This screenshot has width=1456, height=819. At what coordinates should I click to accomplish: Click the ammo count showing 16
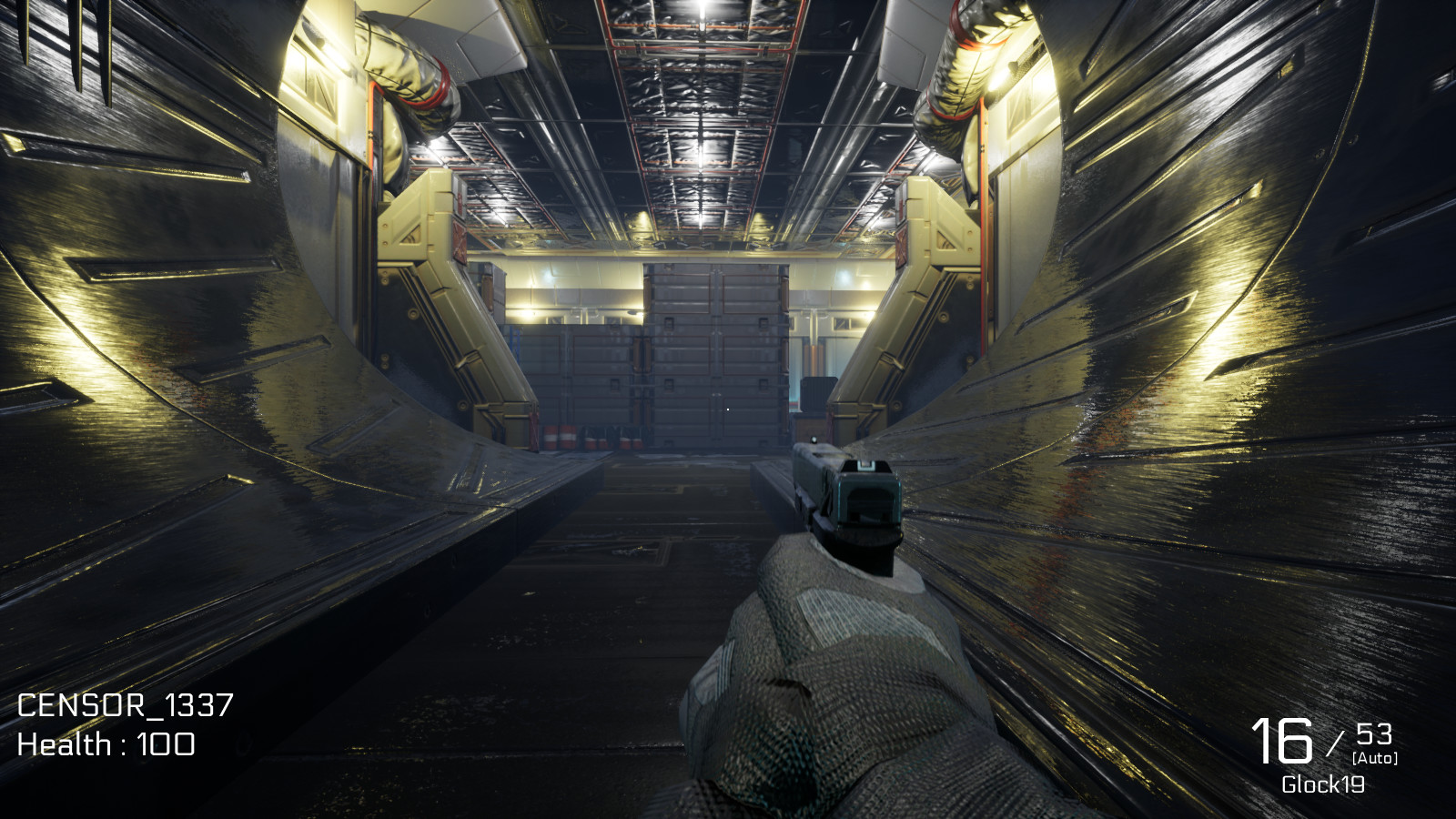coord(1283,742)
